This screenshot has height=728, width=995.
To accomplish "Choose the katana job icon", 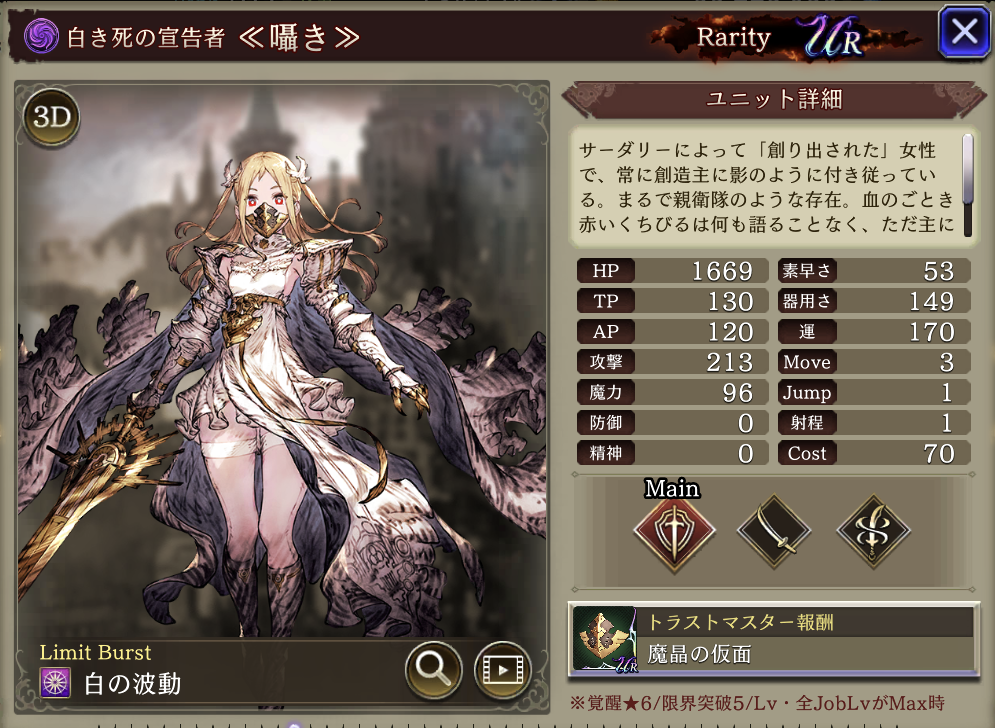I will [x=774, y=532].
